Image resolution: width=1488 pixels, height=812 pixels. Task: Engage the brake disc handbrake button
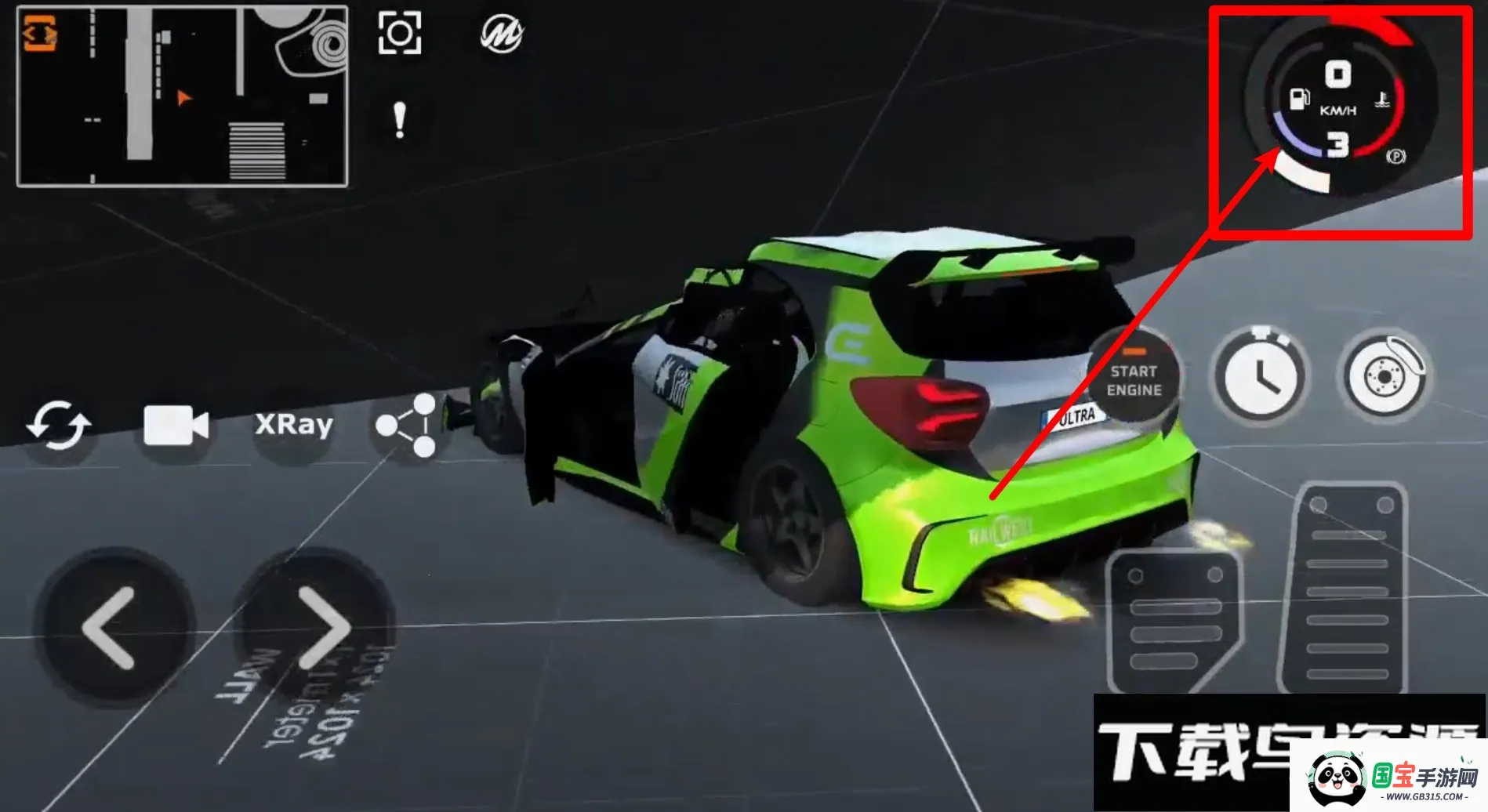coord(1385,375)
